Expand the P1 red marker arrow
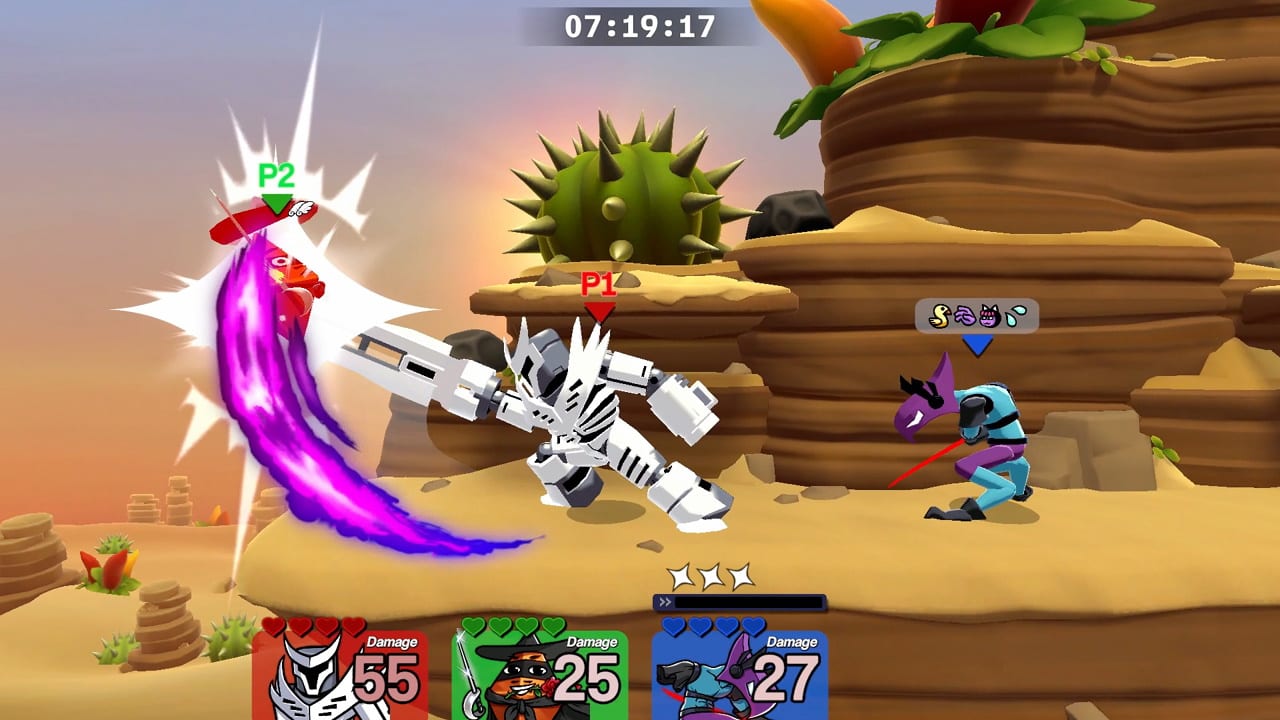 pos(598,310)
